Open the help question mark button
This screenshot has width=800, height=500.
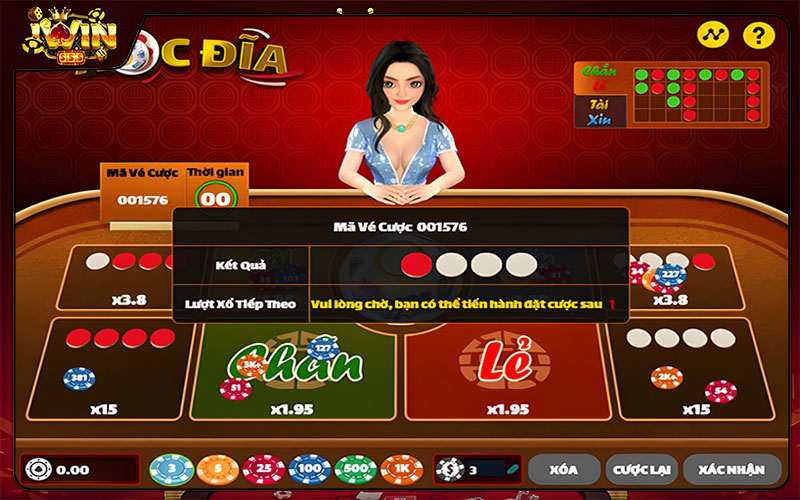pyautogui.click(x=760, y=36)
